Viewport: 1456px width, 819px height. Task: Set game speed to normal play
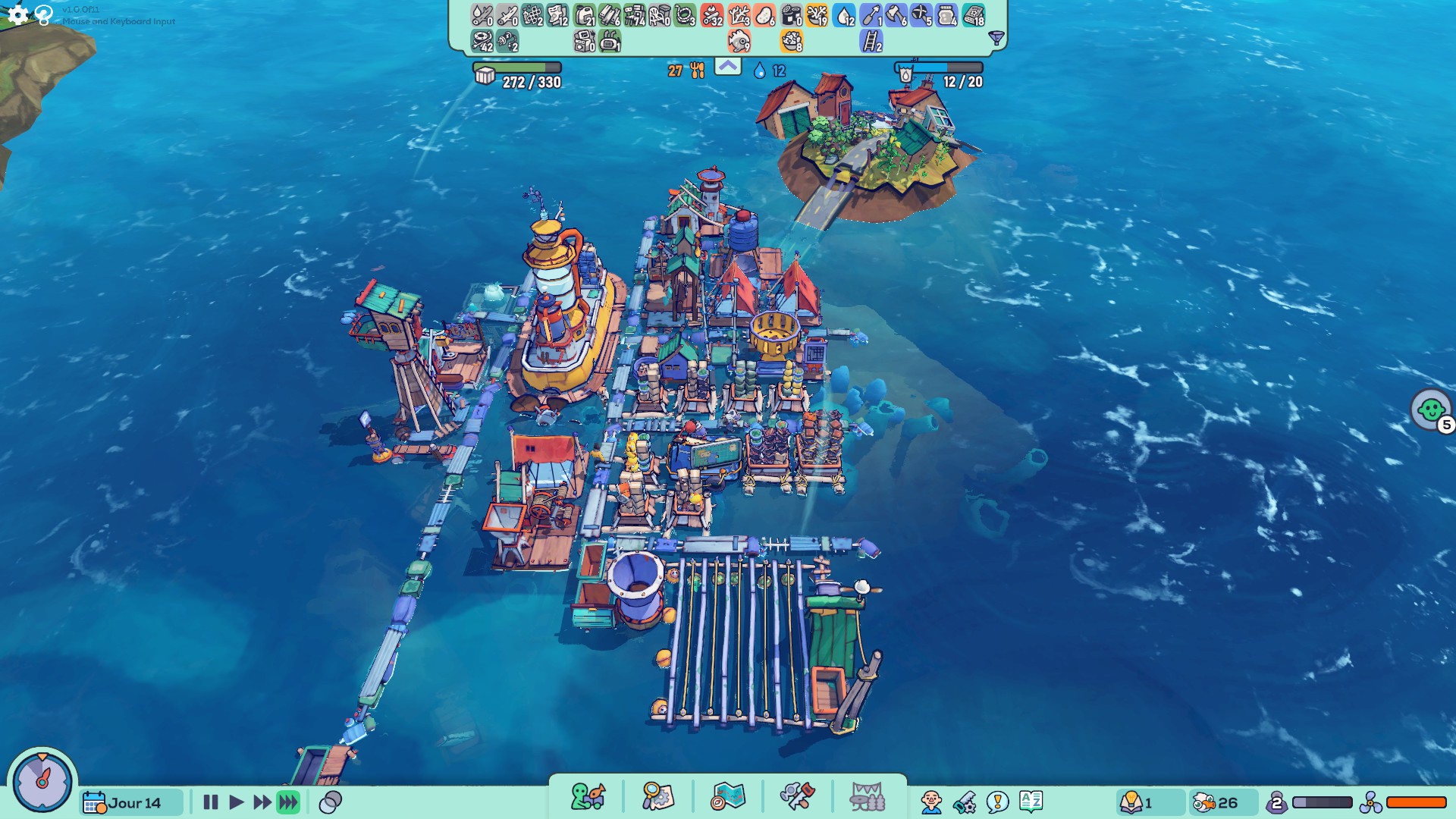[236, 802]
